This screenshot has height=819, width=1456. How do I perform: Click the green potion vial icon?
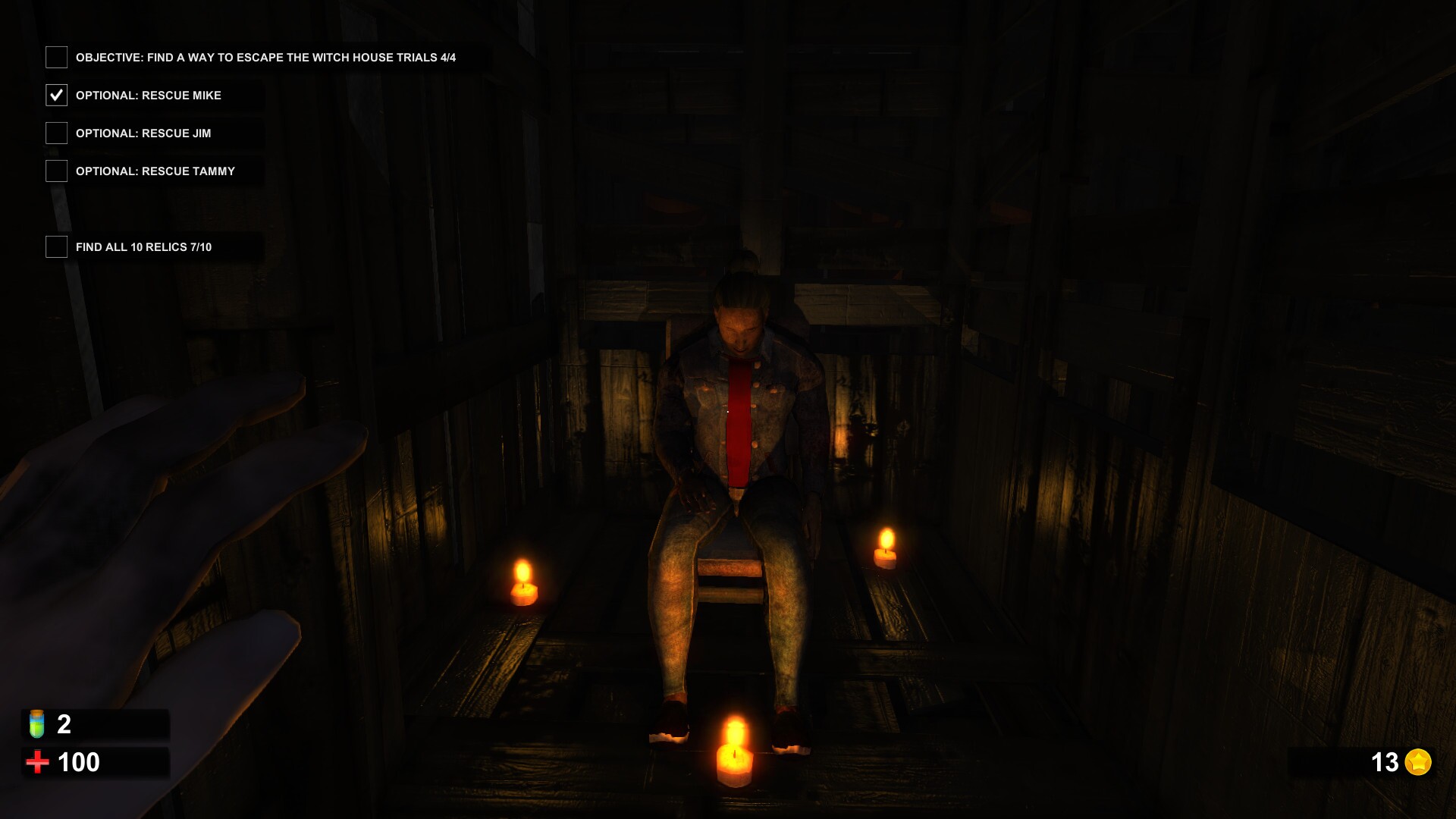pyautogui.click(x=38, y=725)
